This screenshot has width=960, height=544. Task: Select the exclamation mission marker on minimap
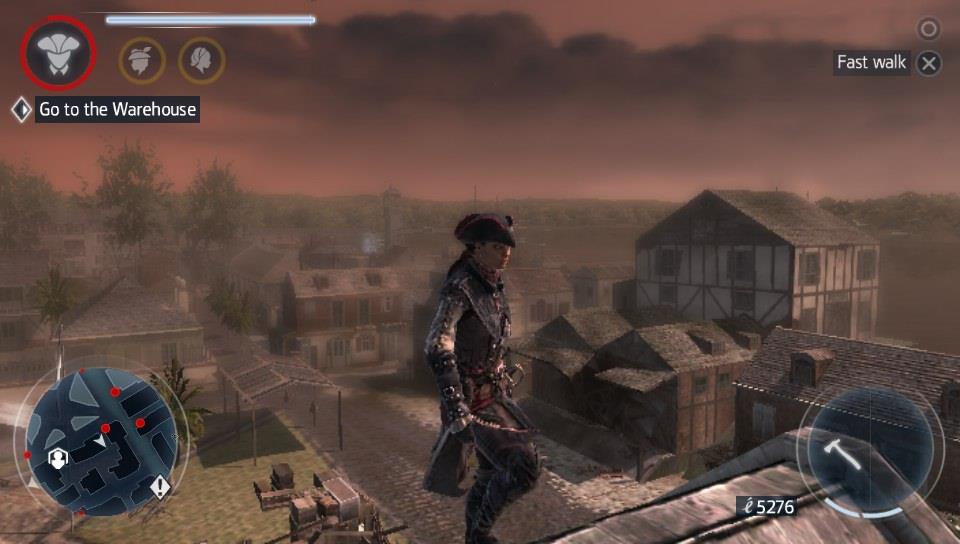coord(160,487)
